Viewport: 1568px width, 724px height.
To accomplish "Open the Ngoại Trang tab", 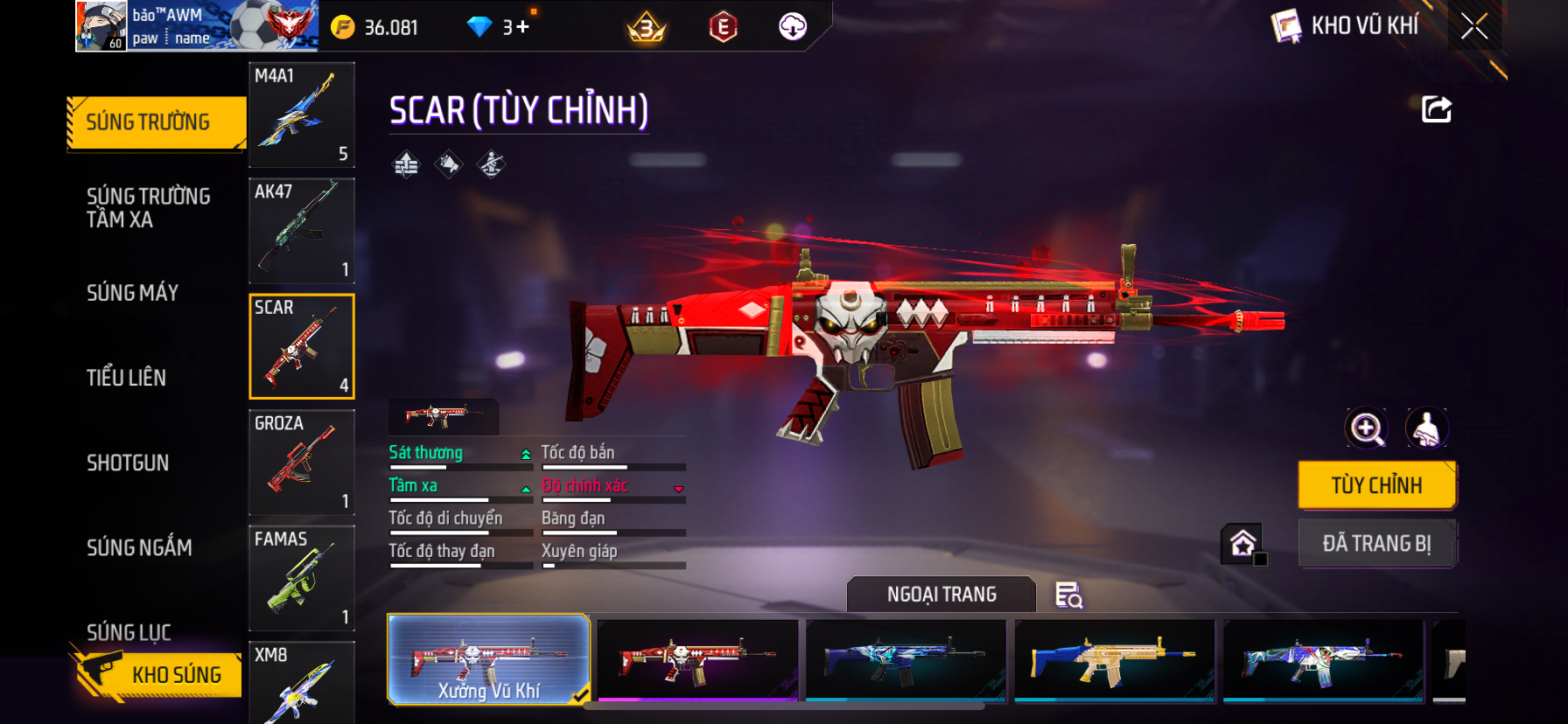I will tap(941, 595).
